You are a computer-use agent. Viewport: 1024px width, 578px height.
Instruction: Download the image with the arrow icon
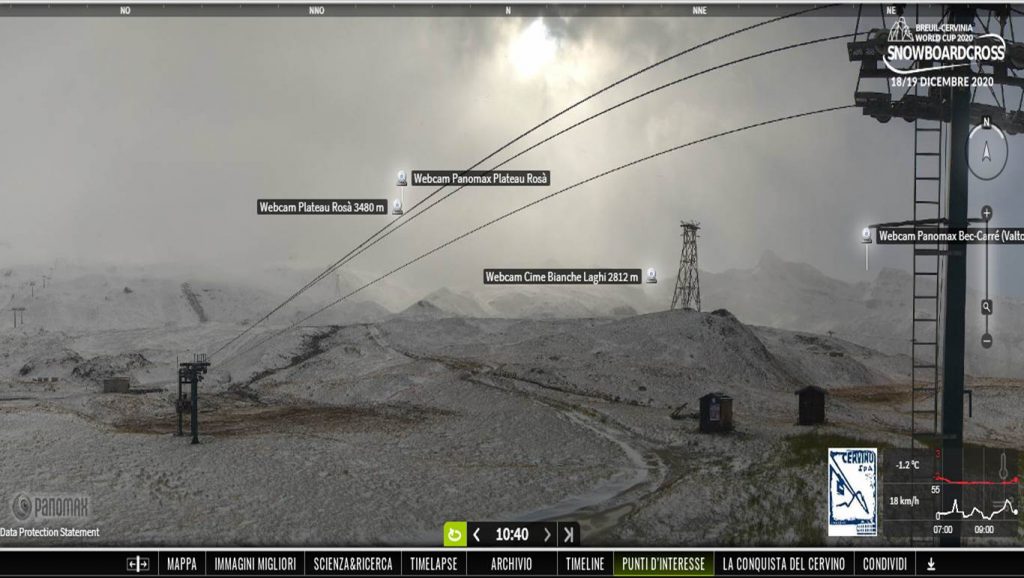click(931, 564)
